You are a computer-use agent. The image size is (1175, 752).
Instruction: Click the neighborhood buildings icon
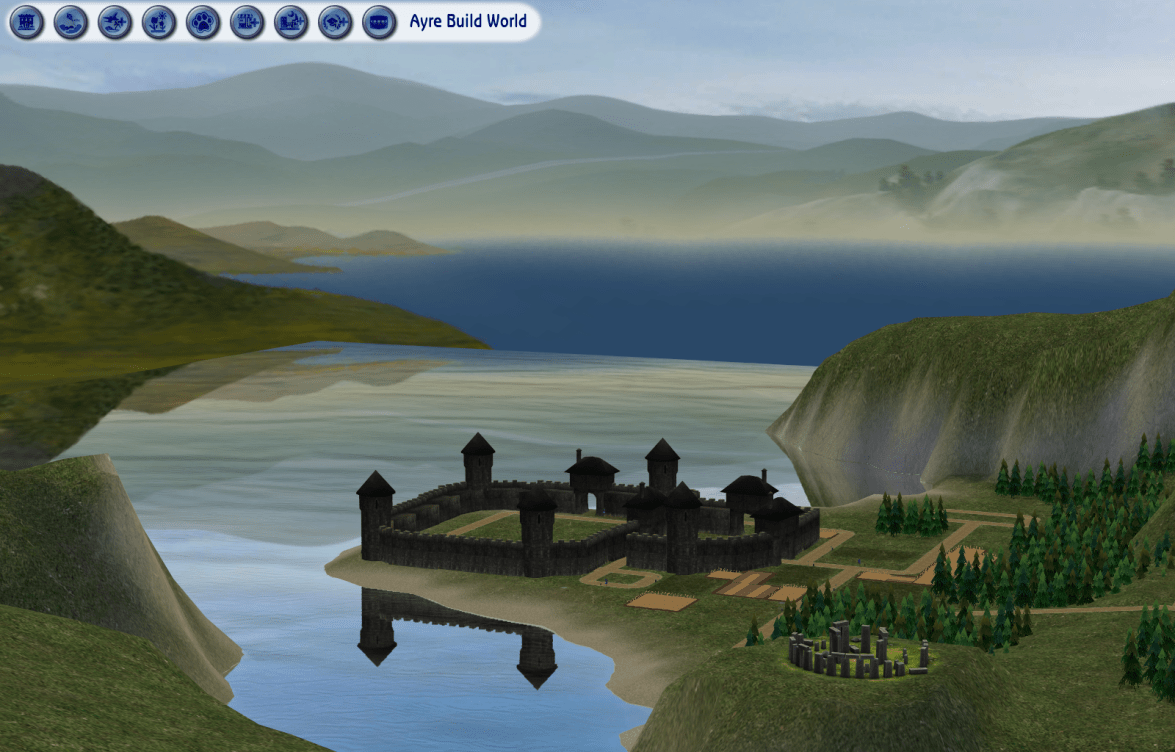(27, 21)
